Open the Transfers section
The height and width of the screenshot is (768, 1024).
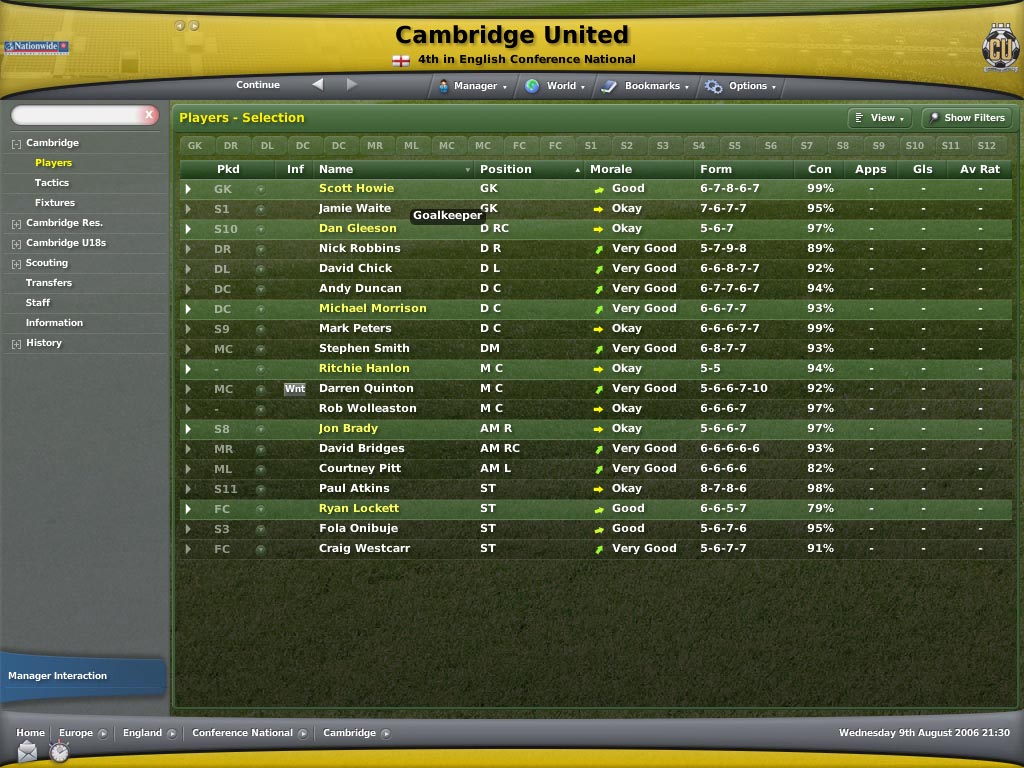[x=49, y=283]
